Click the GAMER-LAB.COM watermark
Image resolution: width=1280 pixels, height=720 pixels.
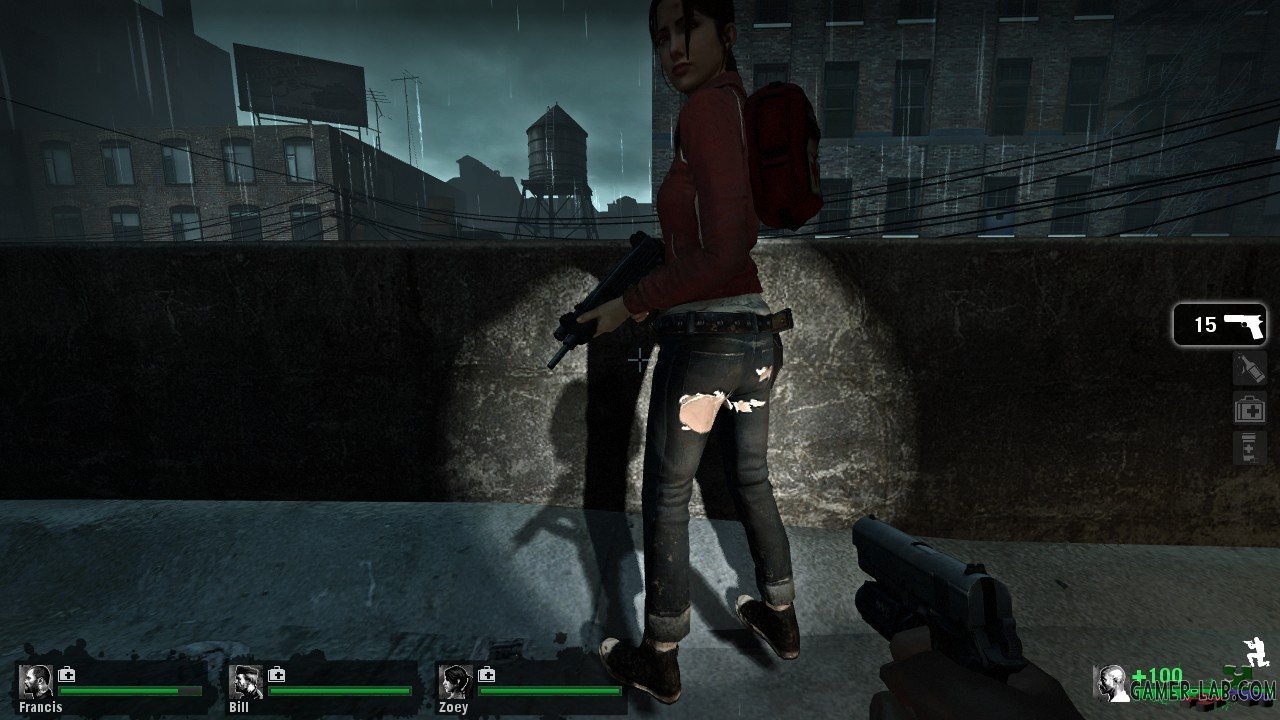click(x=1202, y=691)
